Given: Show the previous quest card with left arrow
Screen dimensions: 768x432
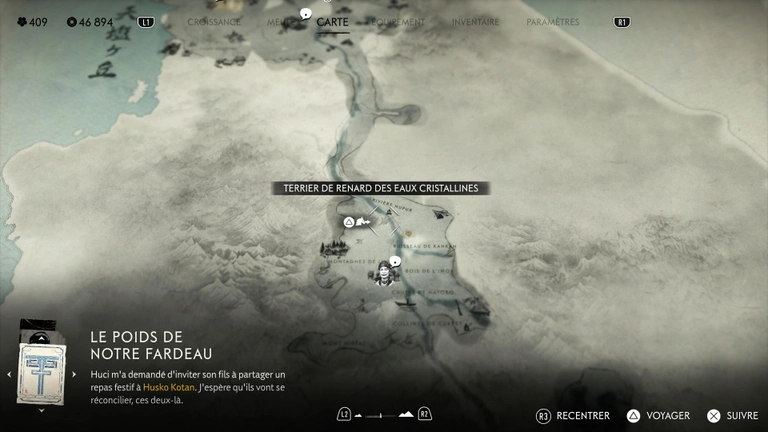Looking at the screenshot, I should (x=9, y=375).
